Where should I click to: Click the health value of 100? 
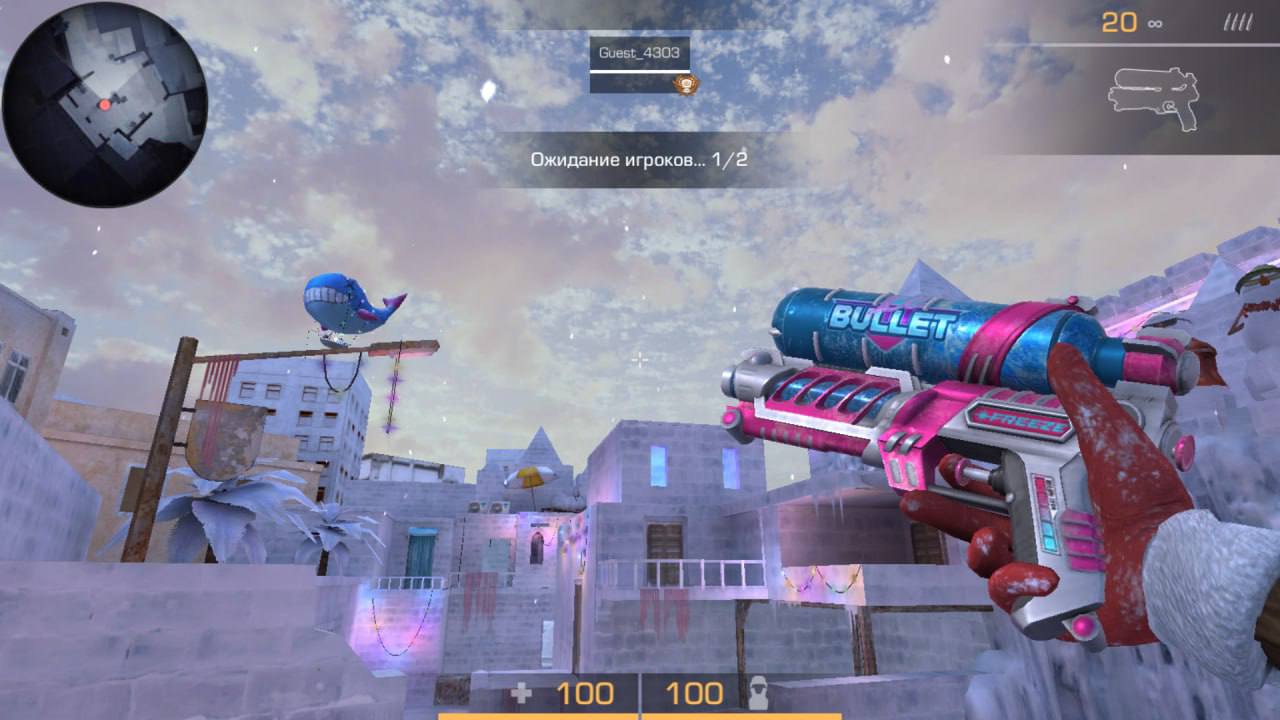589,691
